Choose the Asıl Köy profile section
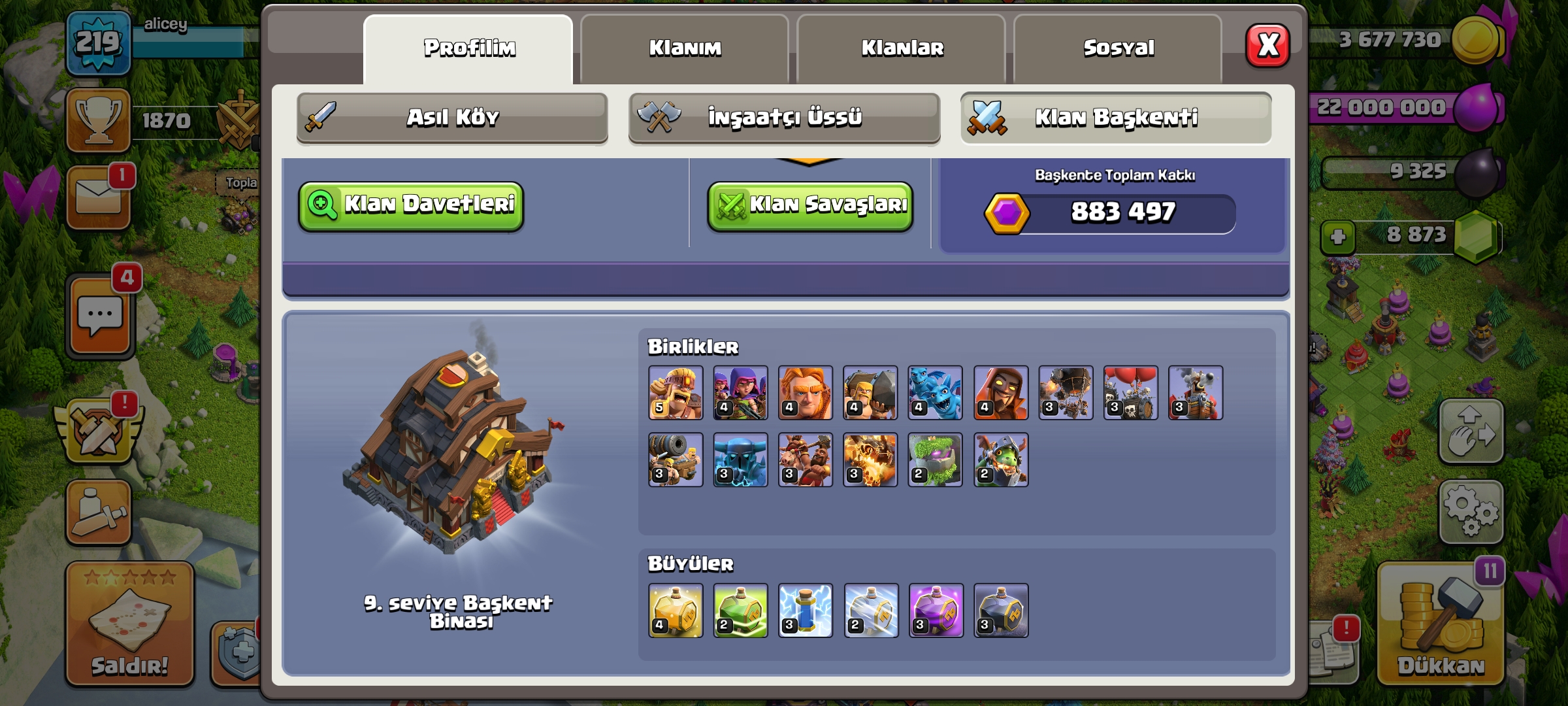The height and width of the screenshot is (706, 1568). [452, 118]
